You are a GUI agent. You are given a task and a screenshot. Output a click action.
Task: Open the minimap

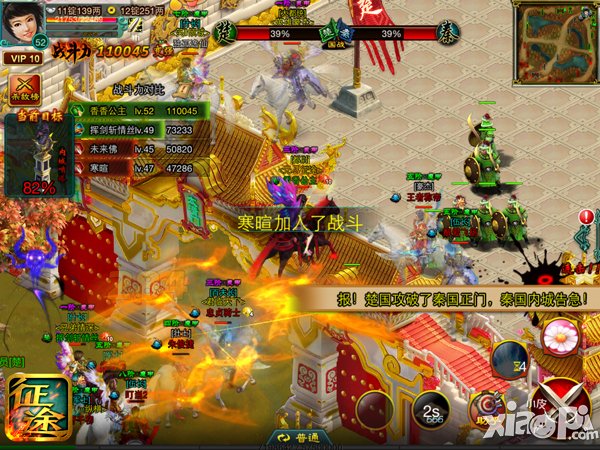pyautogui.click(x=556, y=44)
